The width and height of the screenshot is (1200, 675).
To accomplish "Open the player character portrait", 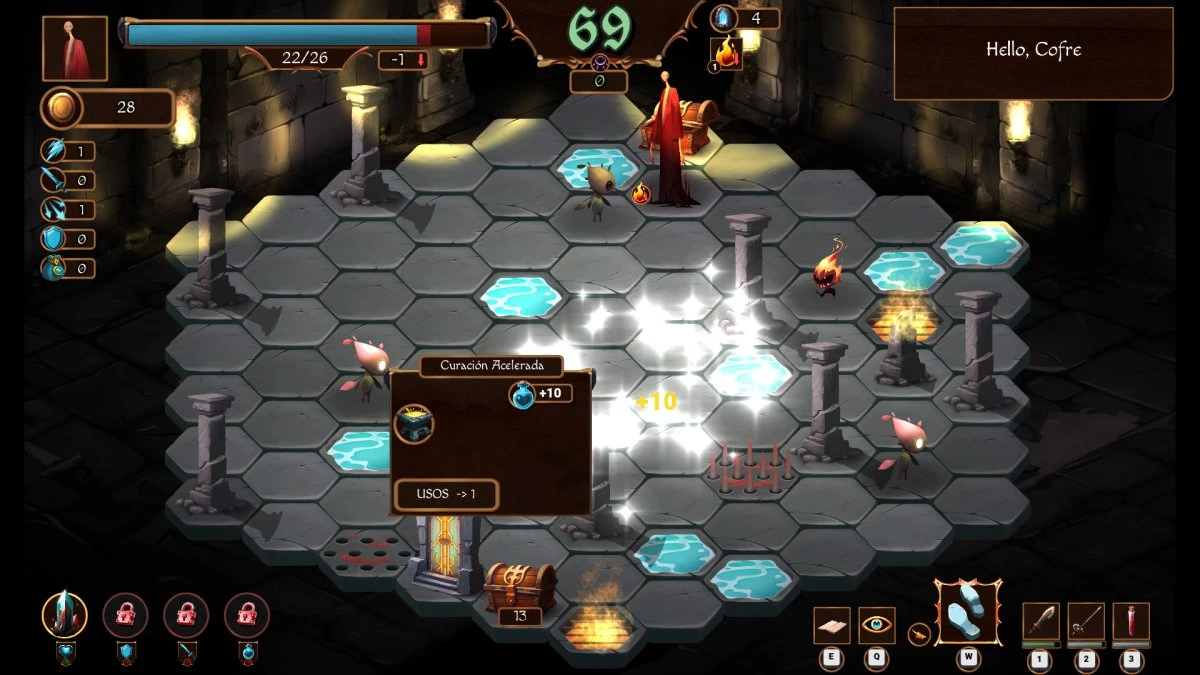I will [75, 49].
